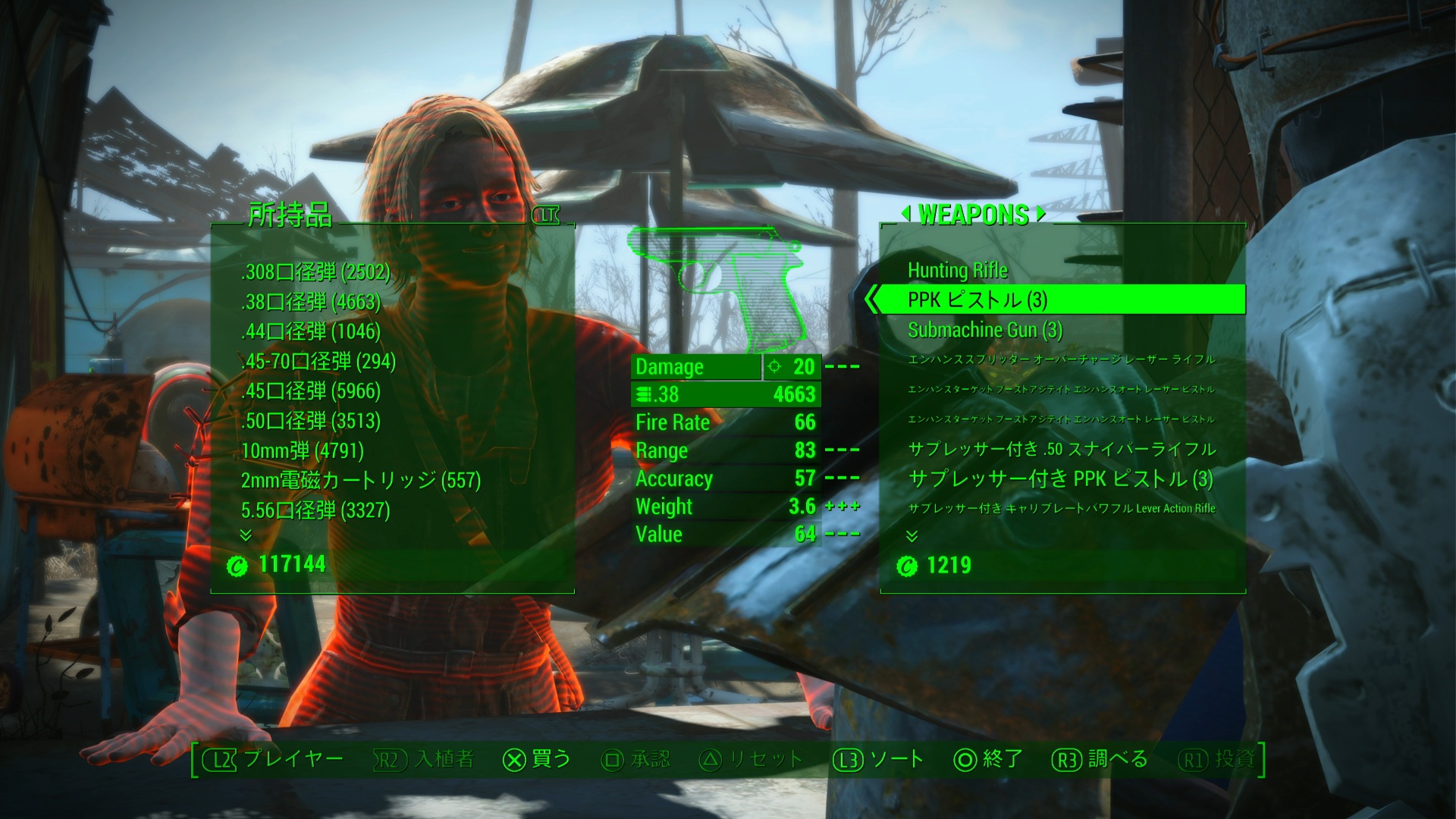Select the .45-70口径弾 ammo row

[318, 361]
